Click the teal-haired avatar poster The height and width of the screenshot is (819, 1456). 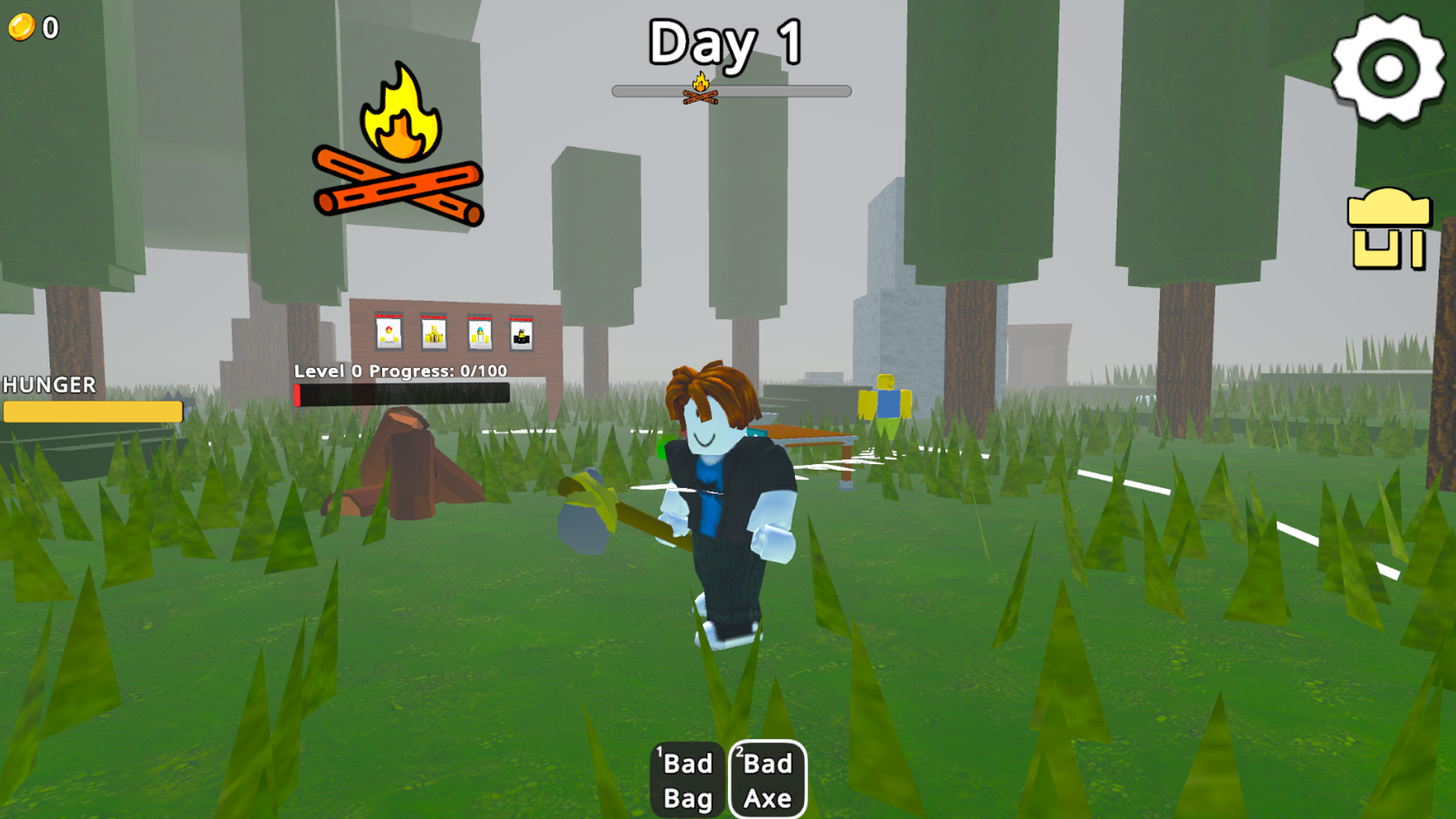(x=480, y=332)
